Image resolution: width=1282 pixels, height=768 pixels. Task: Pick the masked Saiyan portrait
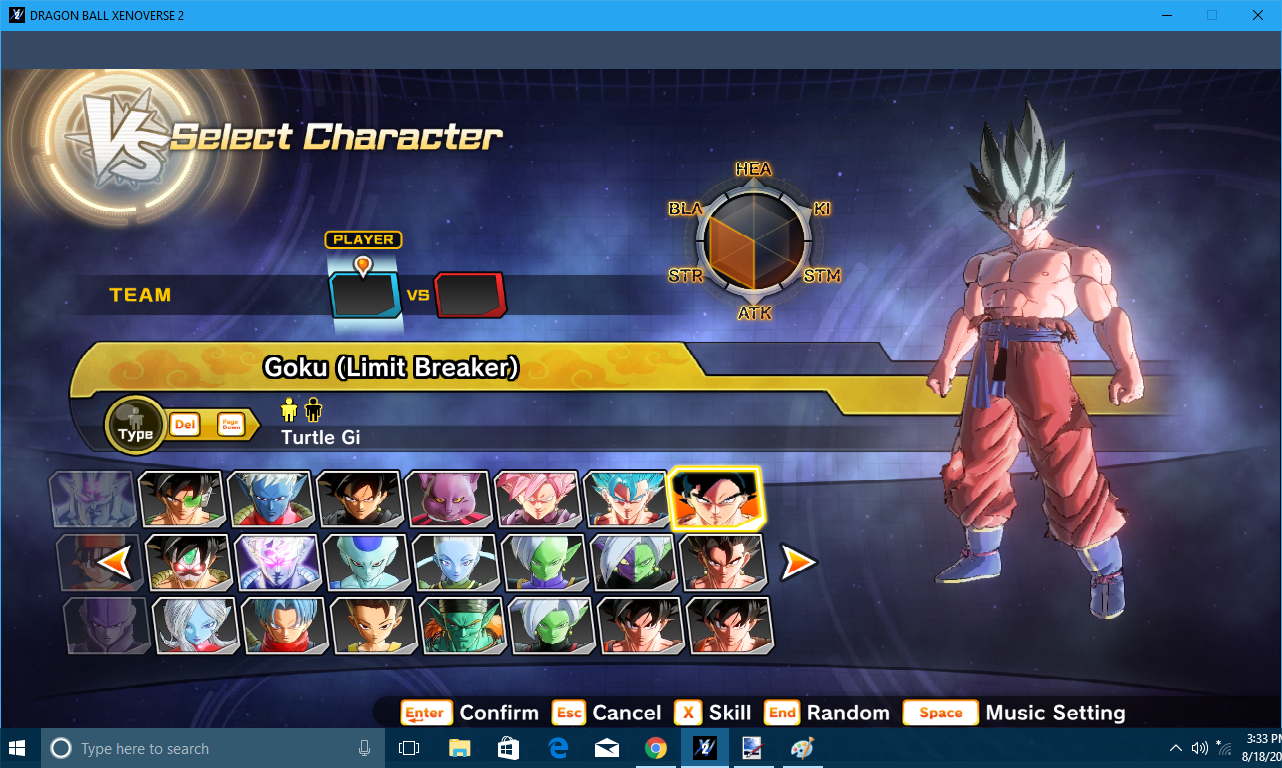point(189,562)
